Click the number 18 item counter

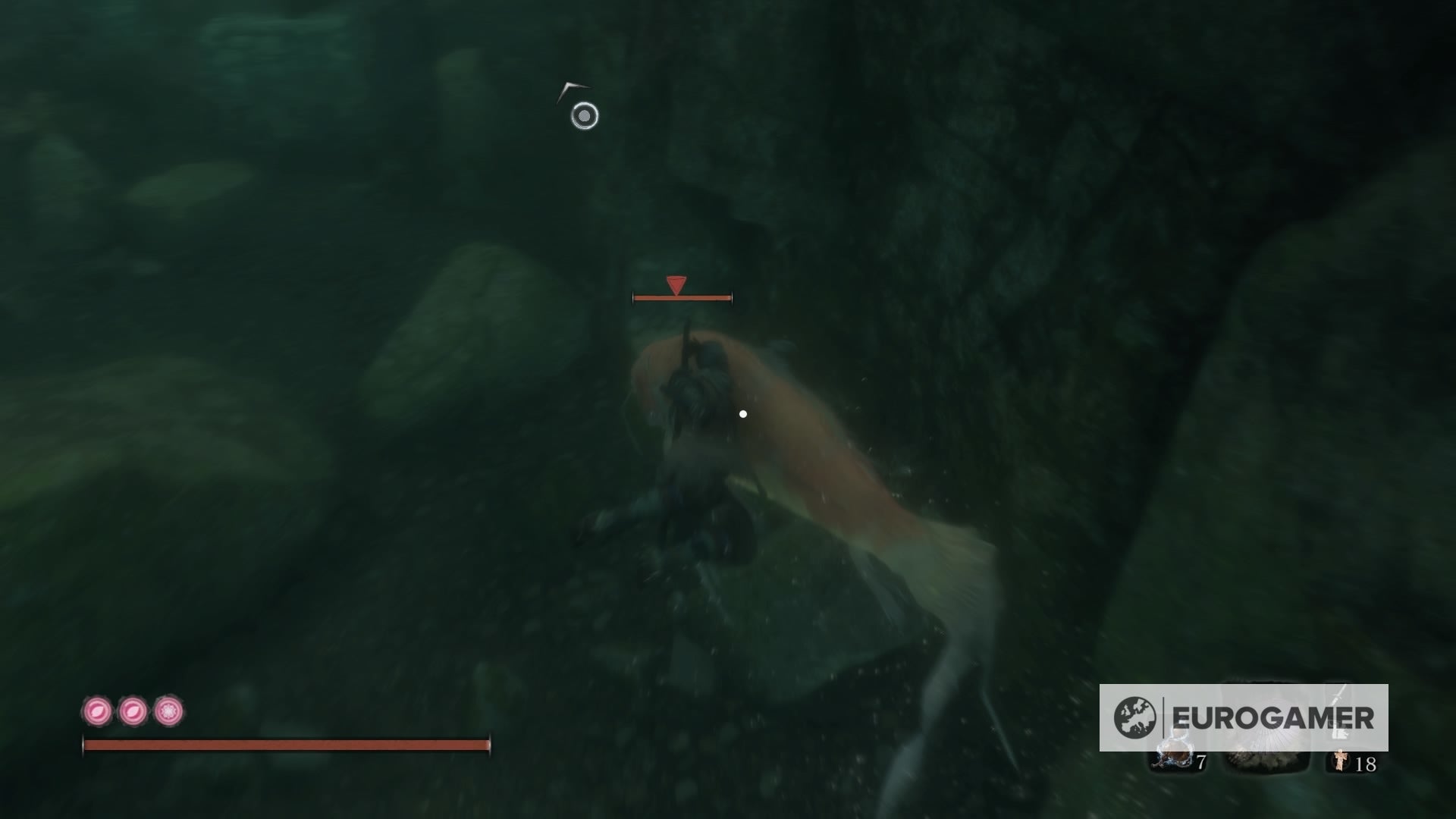point(1367,764)
